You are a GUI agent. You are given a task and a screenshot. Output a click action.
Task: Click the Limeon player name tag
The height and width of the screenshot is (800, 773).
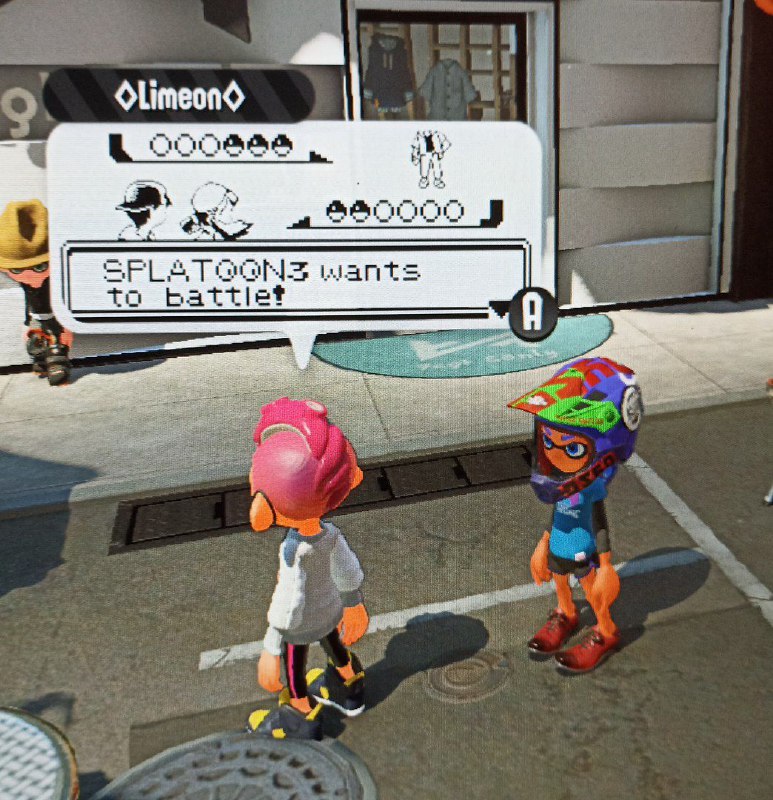(x=179, y=96)
